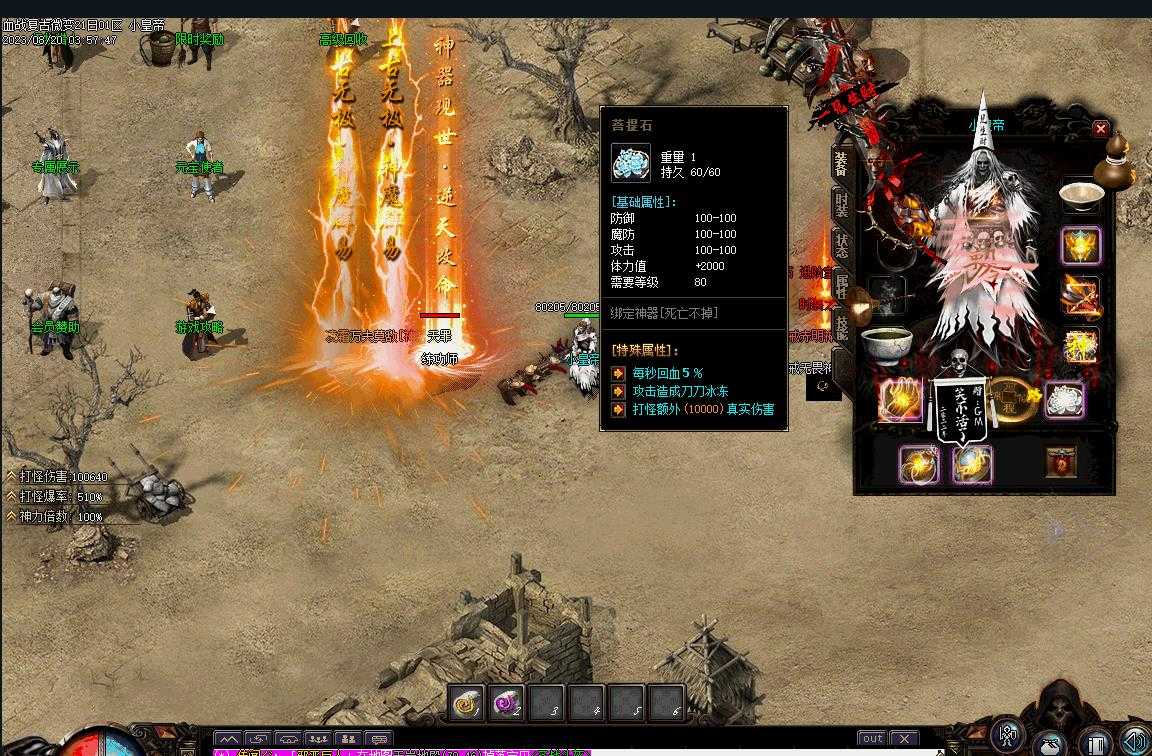Select the glowing golden hand equipment slot
The height and width of the screenshot is (756, 1152).
coord(899,400)
